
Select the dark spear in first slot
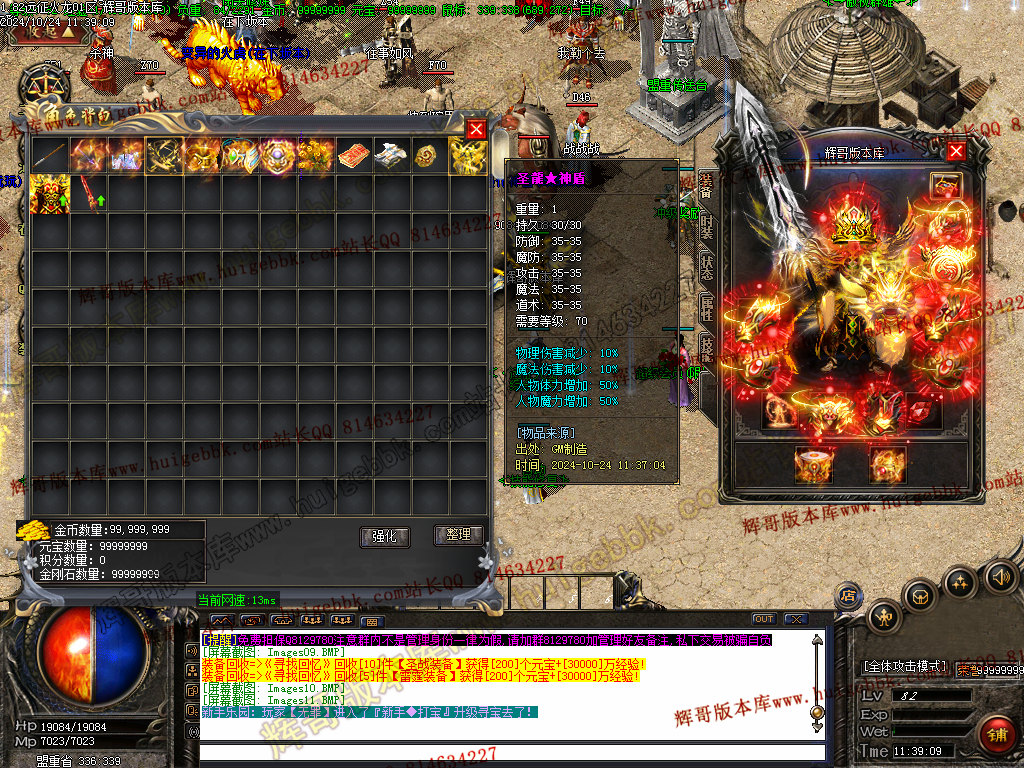coord(49,156)
